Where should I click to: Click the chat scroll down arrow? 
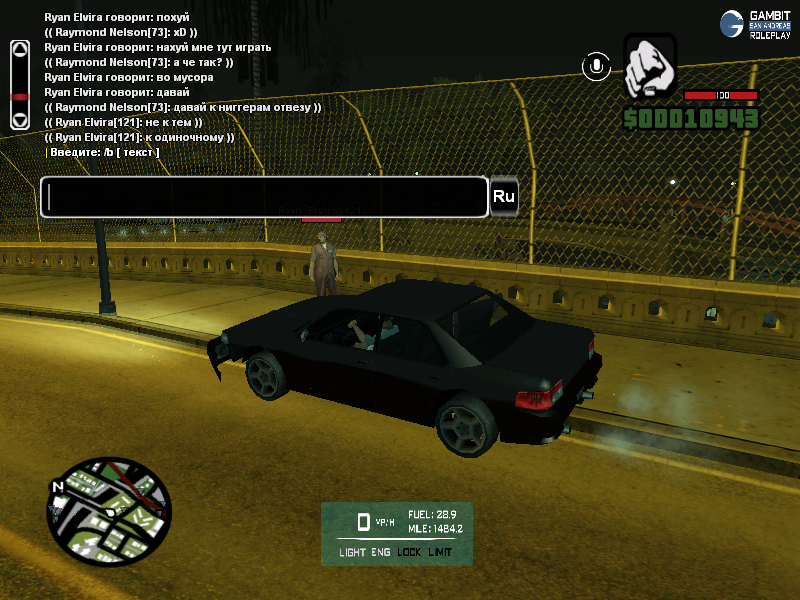click(19, 118)
